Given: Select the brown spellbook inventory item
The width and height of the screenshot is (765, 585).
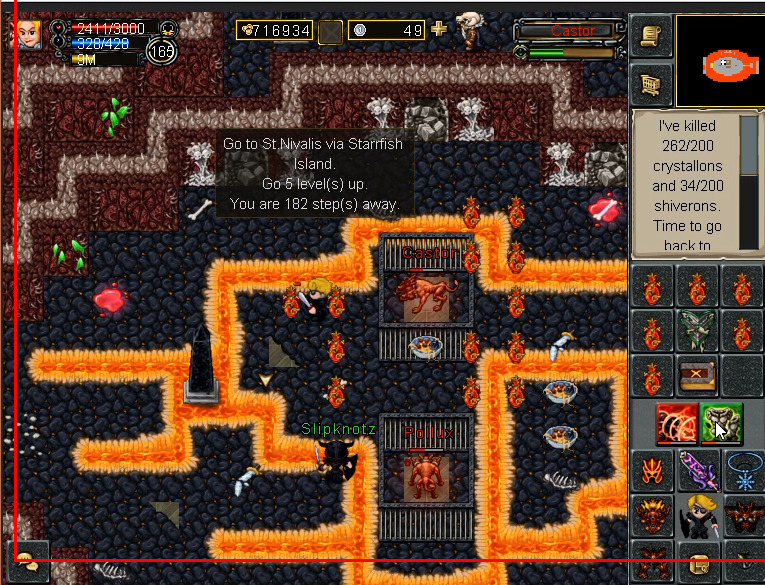Looking at the screenshot, I should [x=697, y=376].
